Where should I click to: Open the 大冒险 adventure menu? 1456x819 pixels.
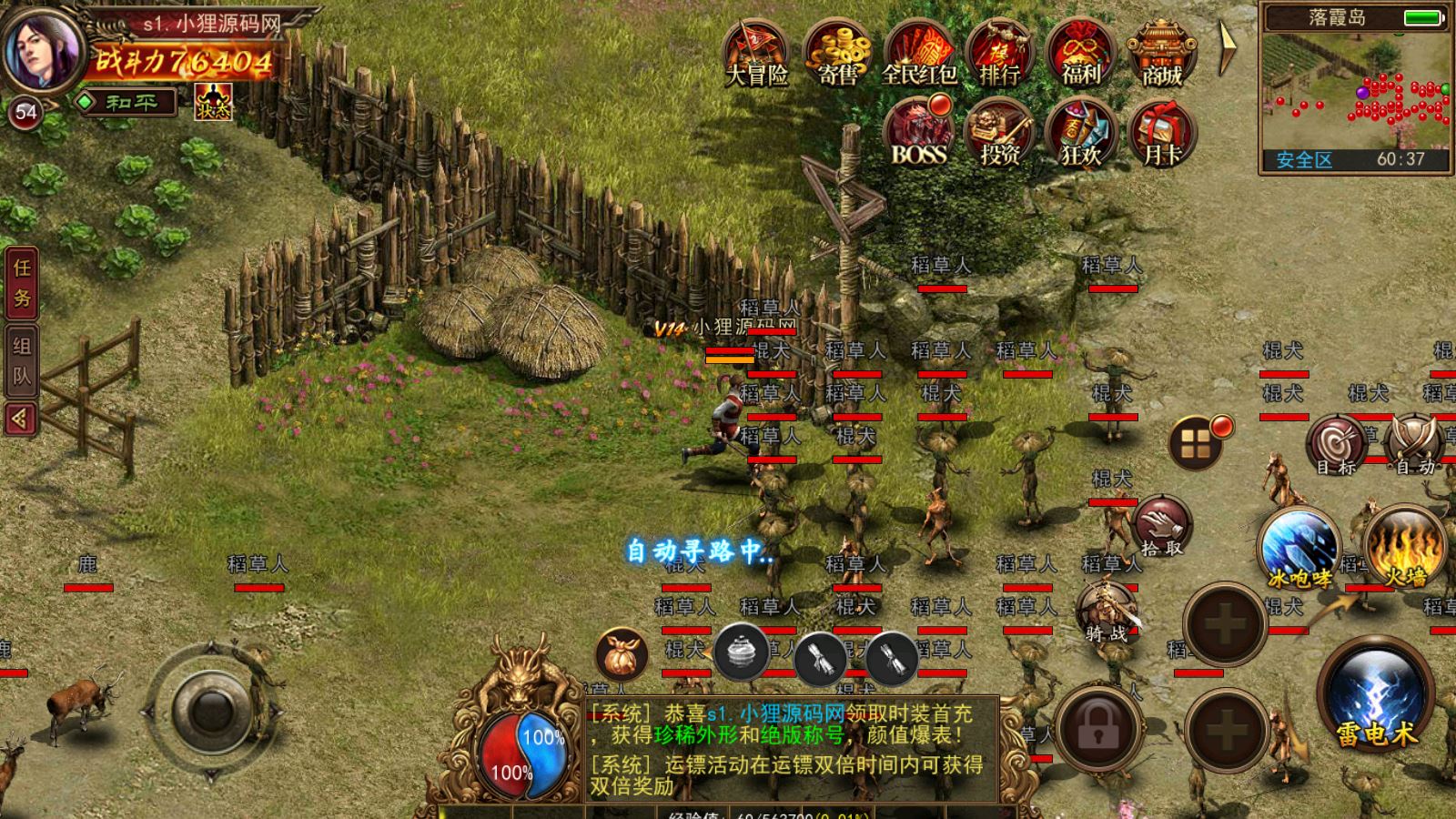(x=756, y=53)
